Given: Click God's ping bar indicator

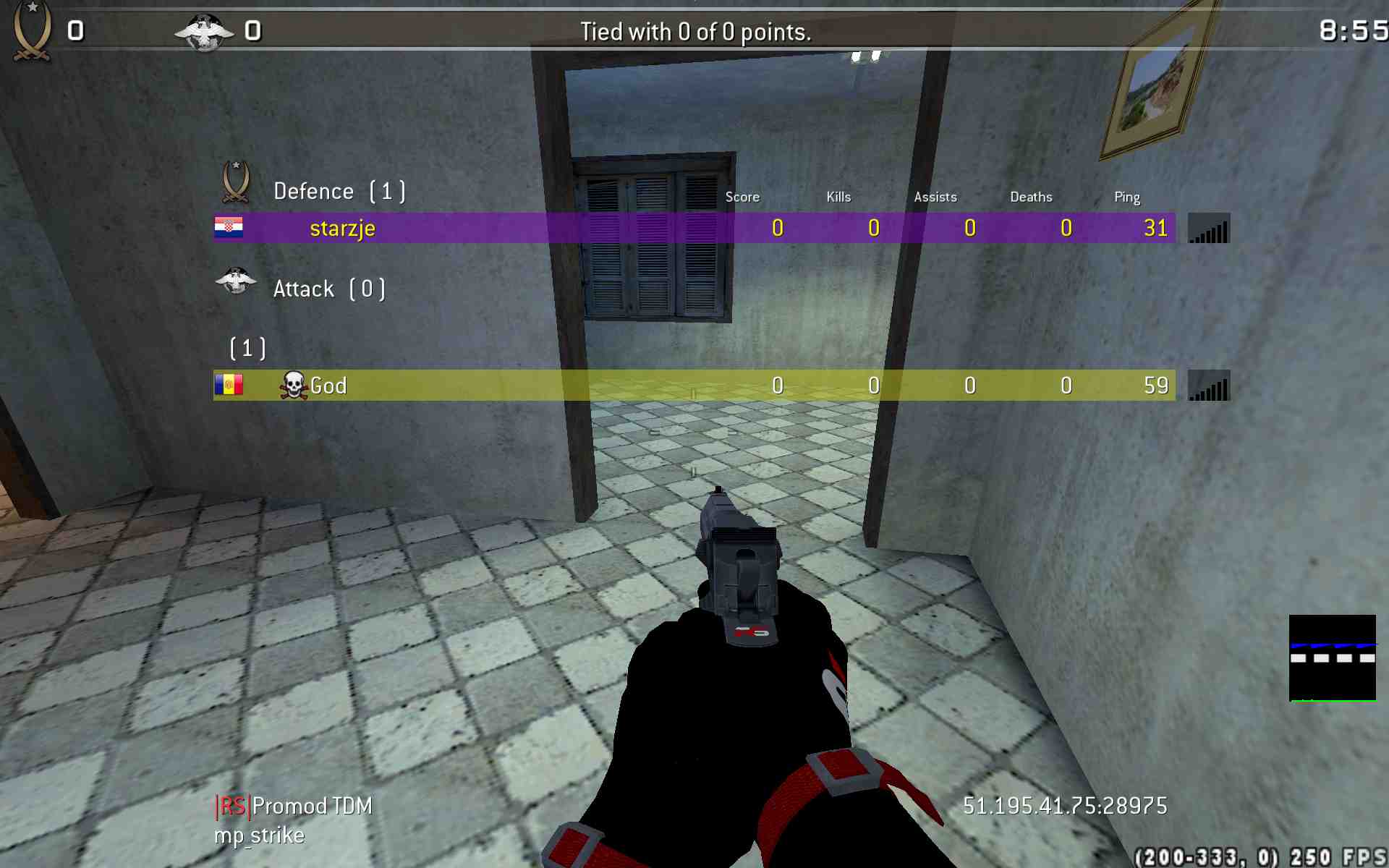Looking at the screenshot, I should point(1208,386).
